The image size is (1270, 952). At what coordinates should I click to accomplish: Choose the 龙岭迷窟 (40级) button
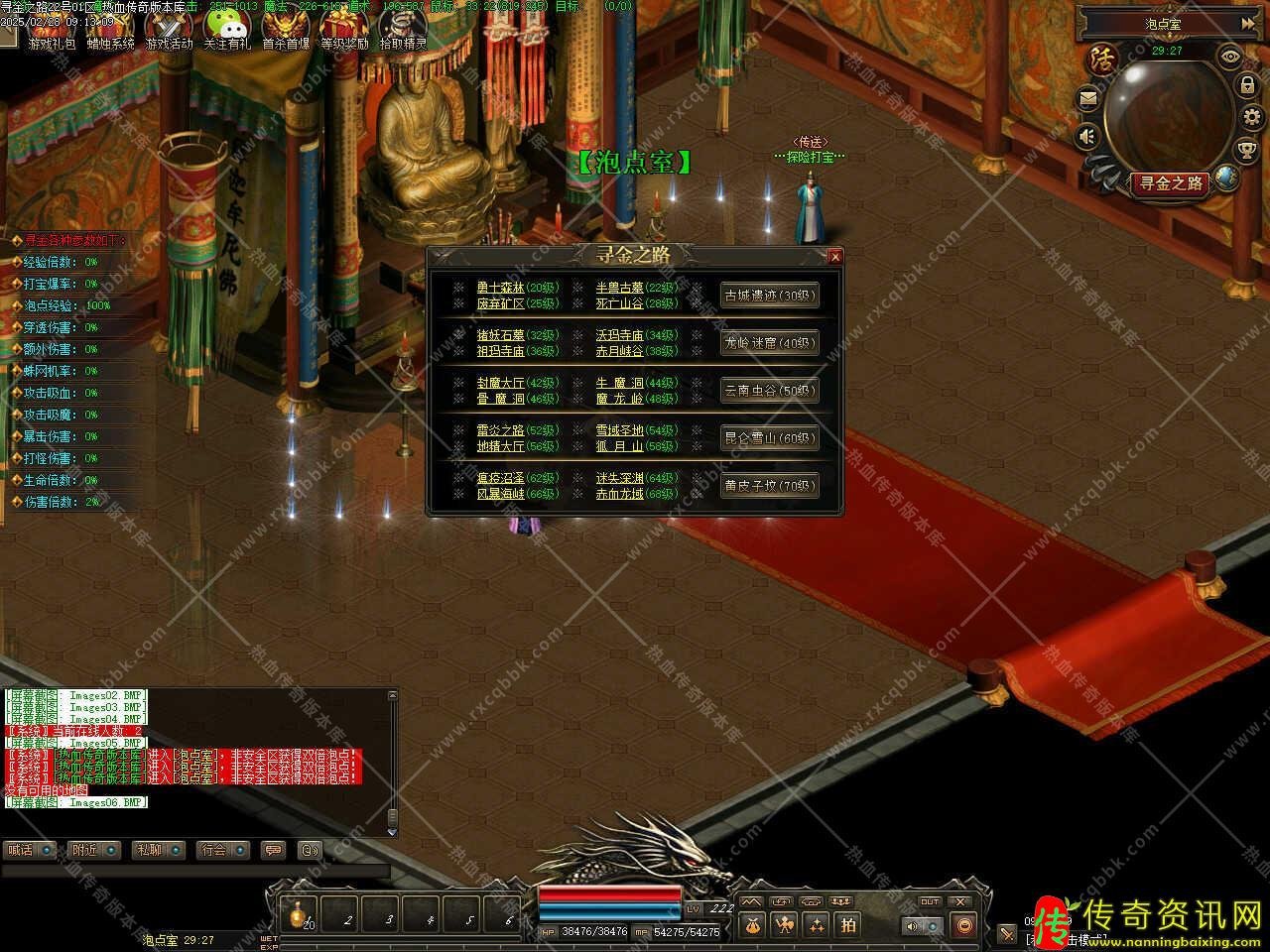[769, 343]
